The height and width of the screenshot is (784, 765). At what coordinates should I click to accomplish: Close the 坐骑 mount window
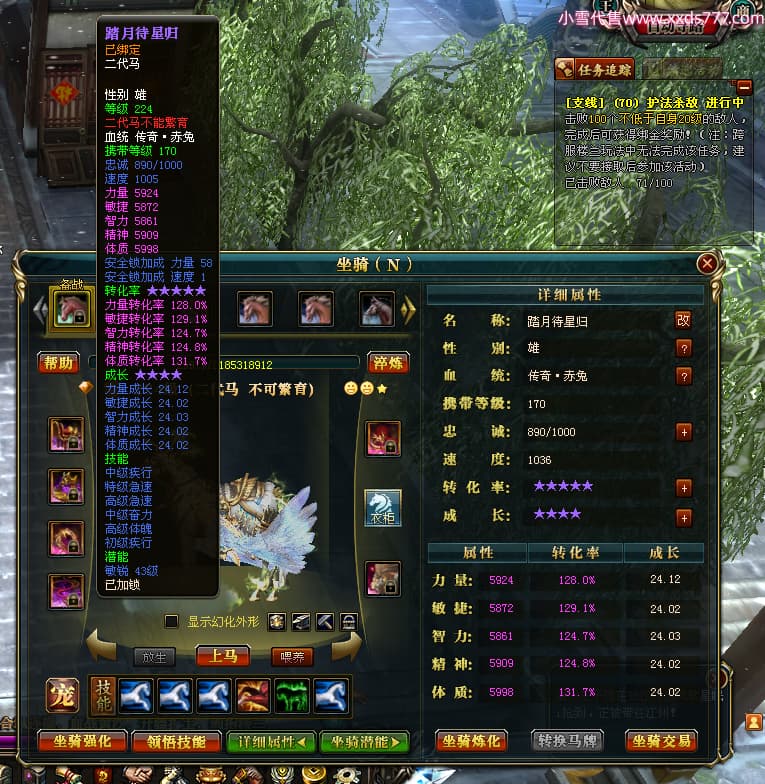pyautogui.click(x=707, y=264)
